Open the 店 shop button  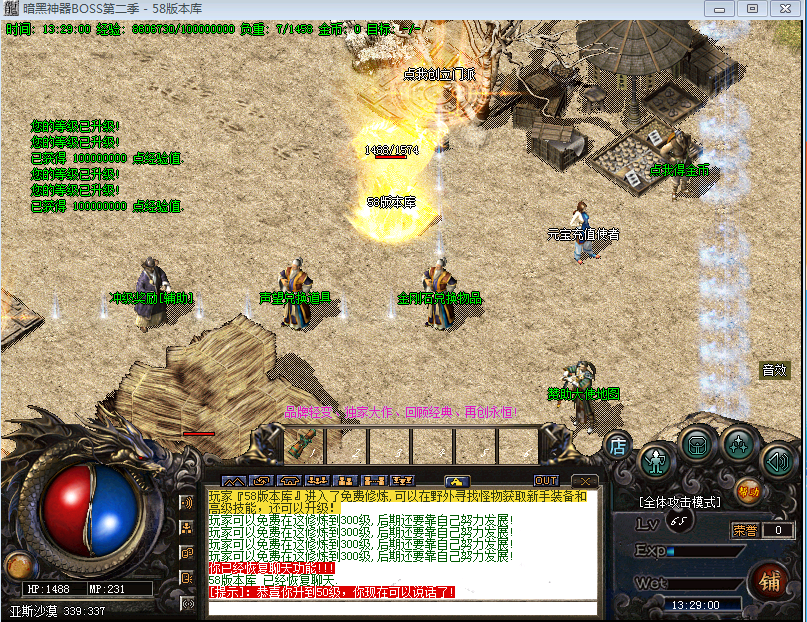point(618,445)
